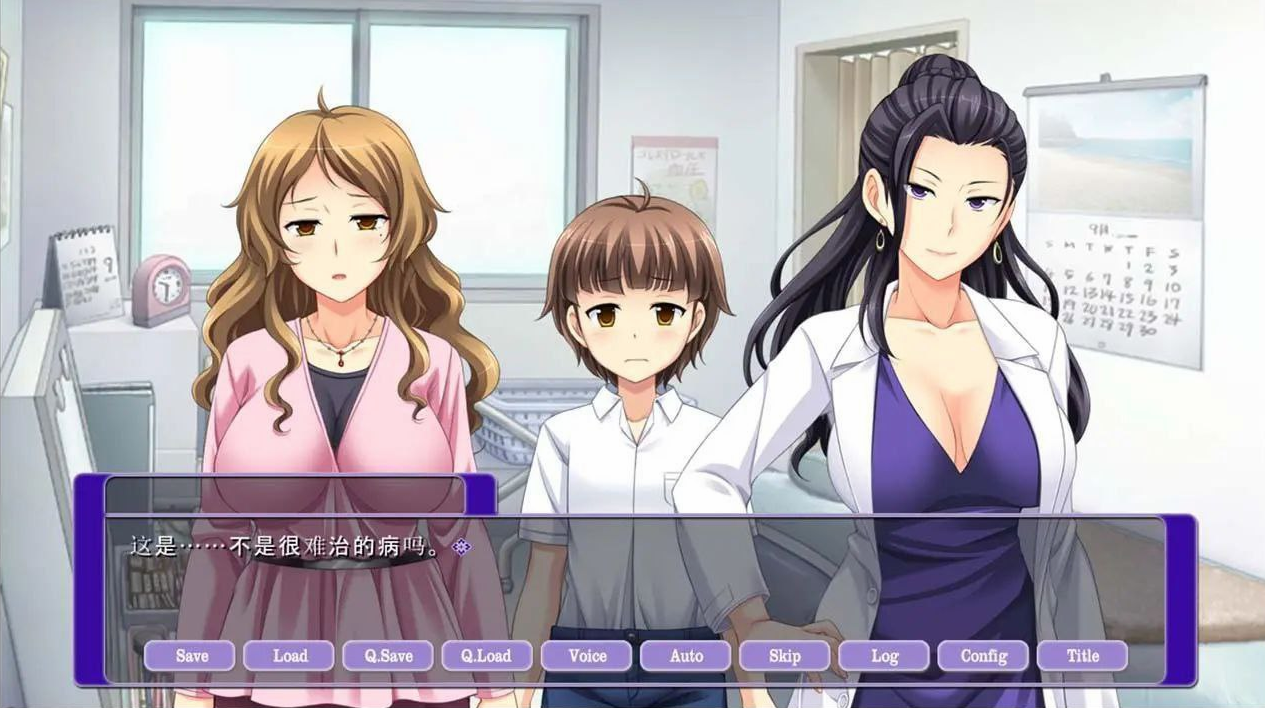Perform a quick save with Q.Save
This screenshot has height=708, width=1265.
[x=388, y=656]
